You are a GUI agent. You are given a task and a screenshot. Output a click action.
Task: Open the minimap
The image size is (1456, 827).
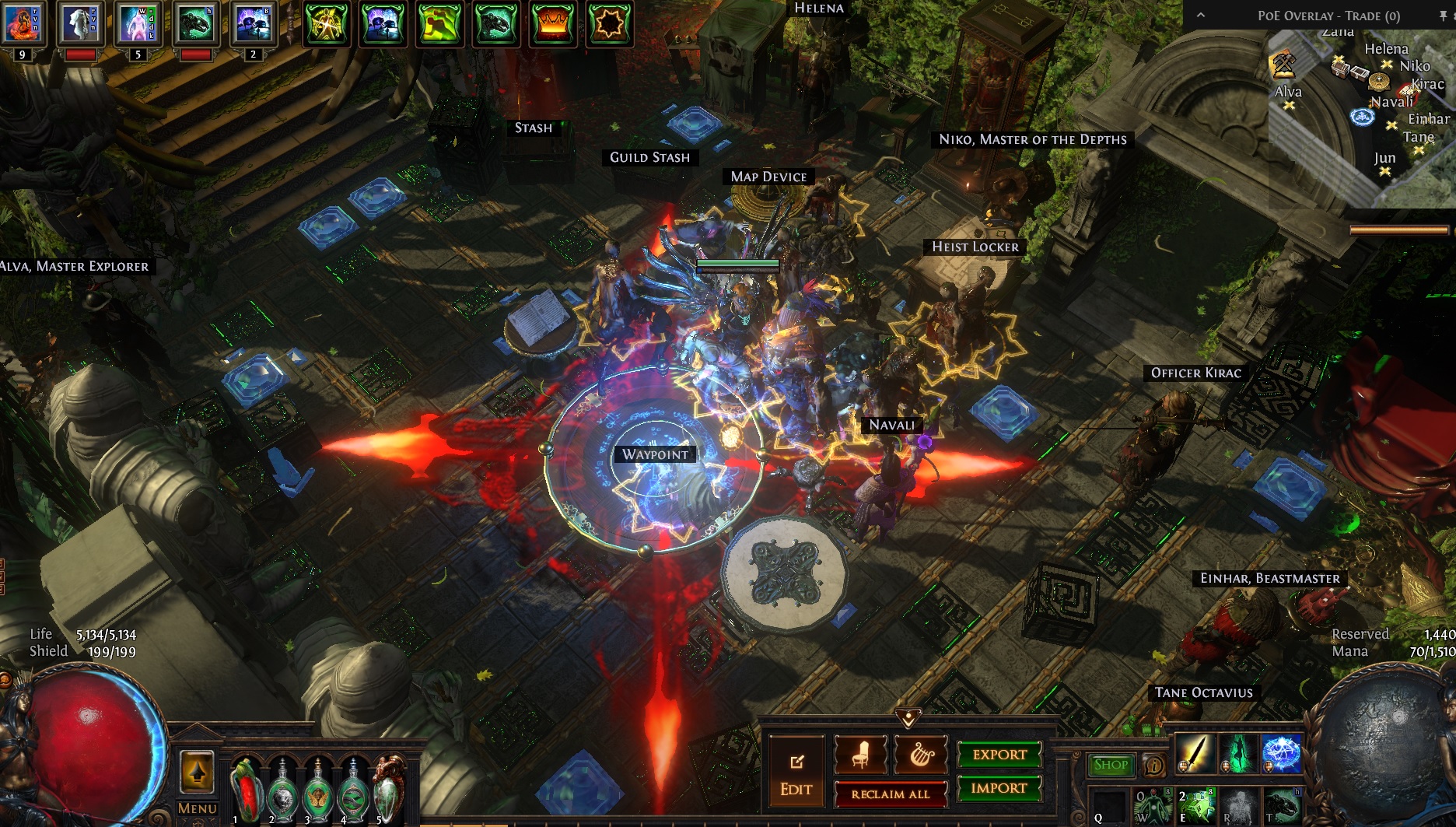tap(1361, 117)
